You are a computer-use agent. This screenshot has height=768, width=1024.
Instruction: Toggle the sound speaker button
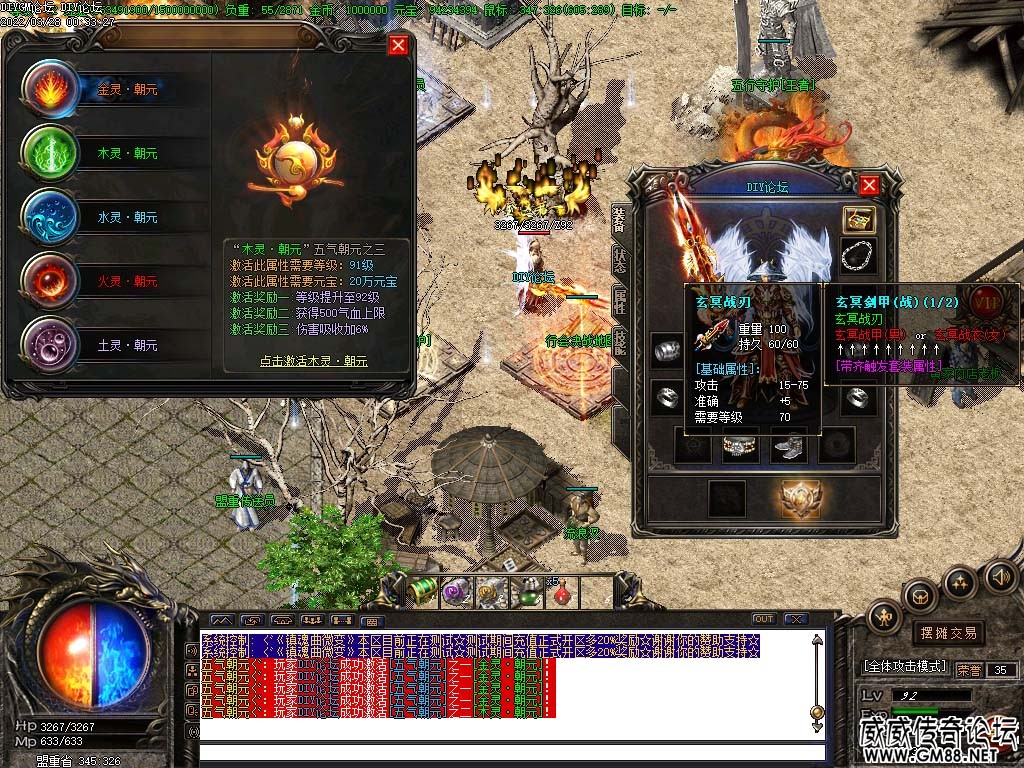pos(1000,576)
